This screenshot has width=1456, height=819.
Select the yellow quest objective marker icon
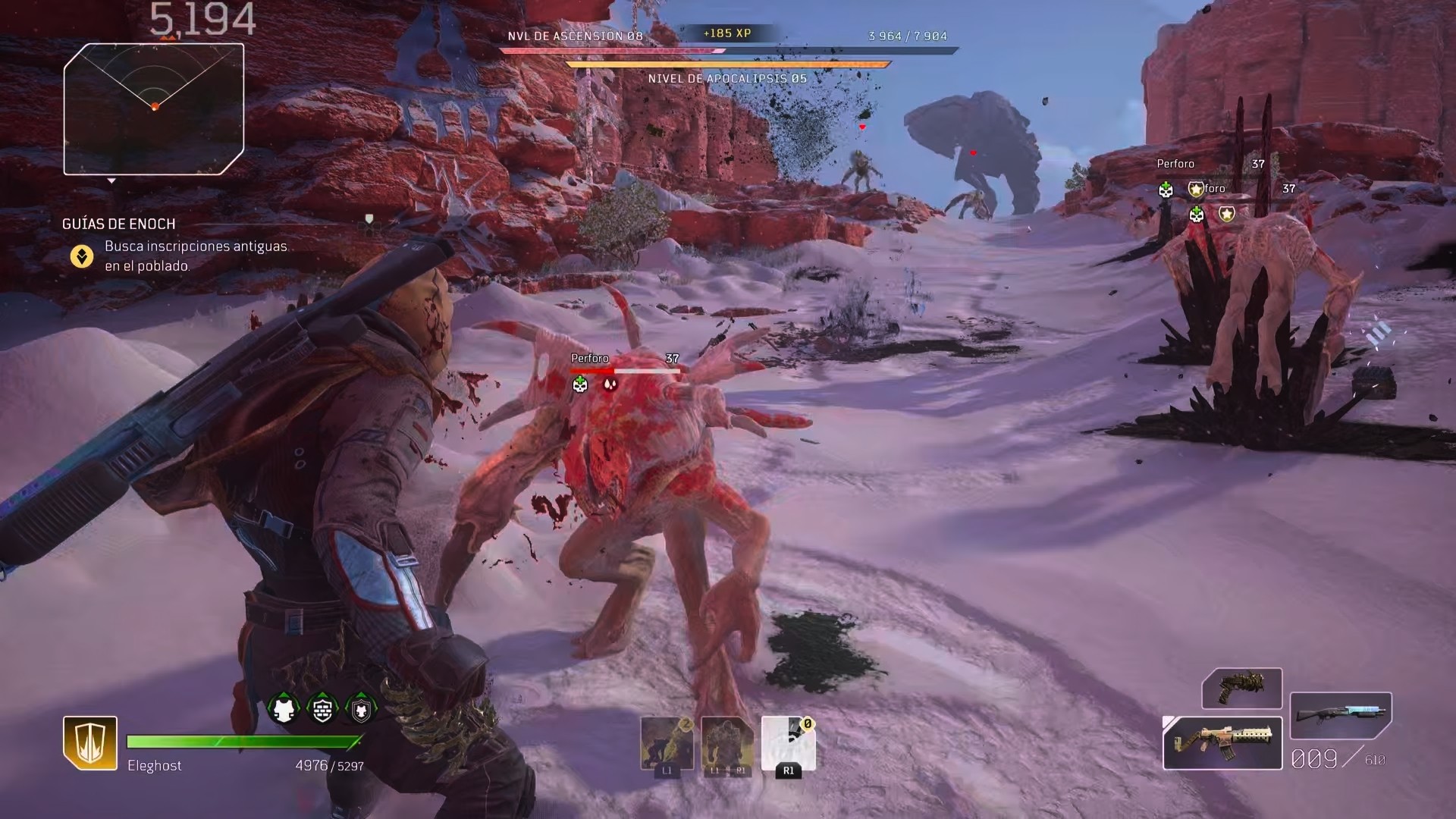point(82,256)
